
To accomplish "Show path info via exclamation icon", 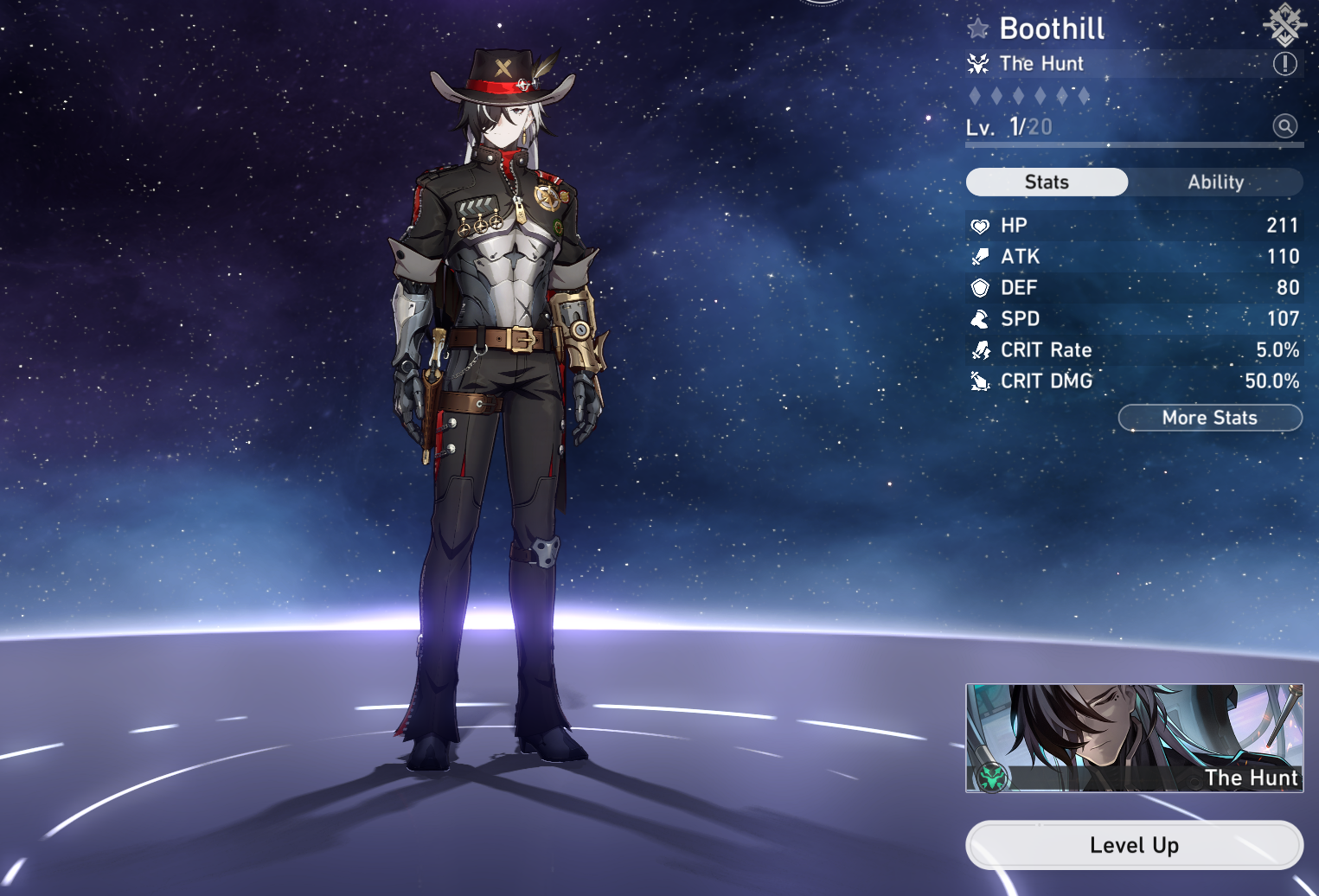I will coord(1284,63).
